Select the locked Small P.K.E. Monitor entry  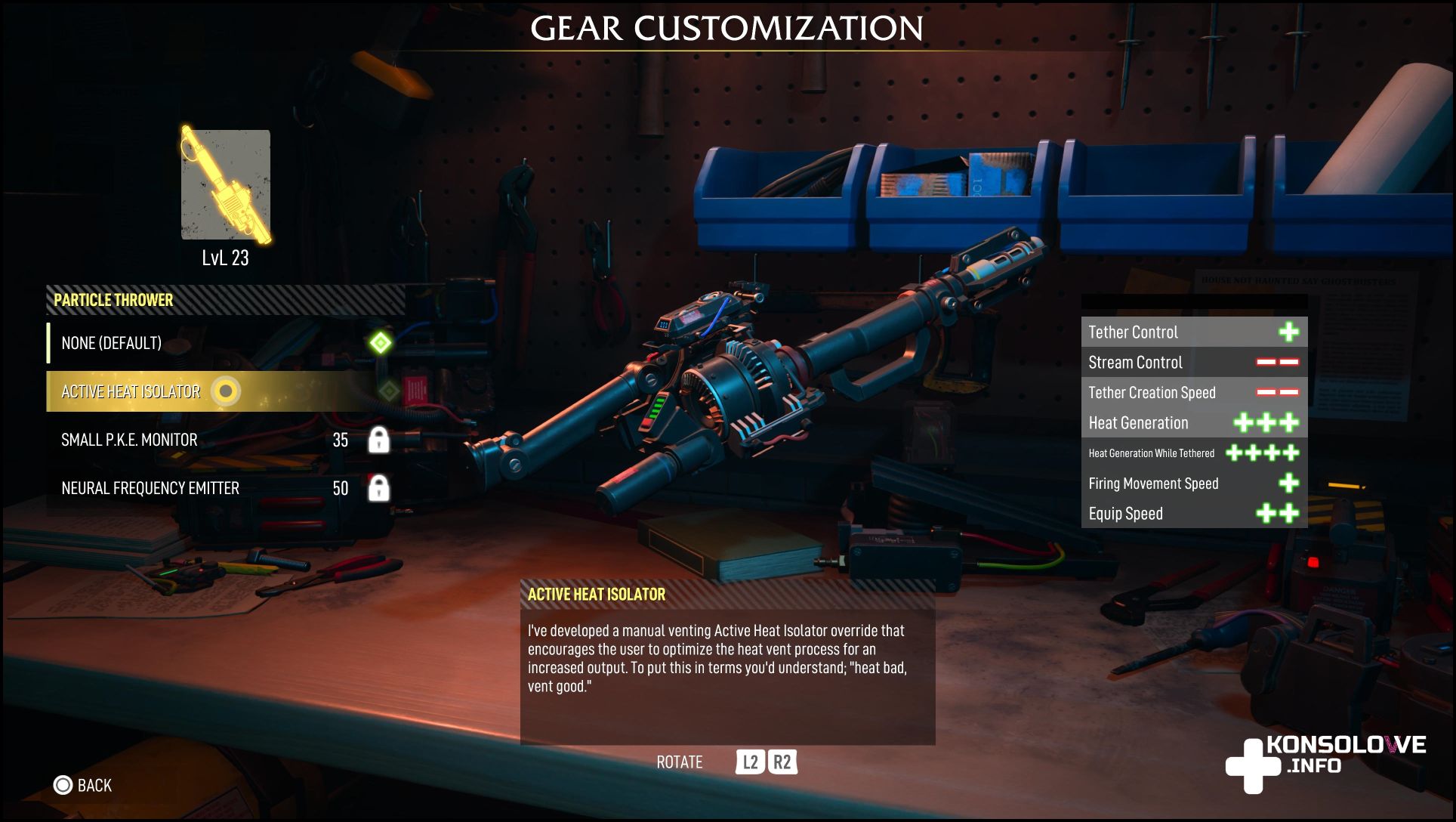point(129,440)
